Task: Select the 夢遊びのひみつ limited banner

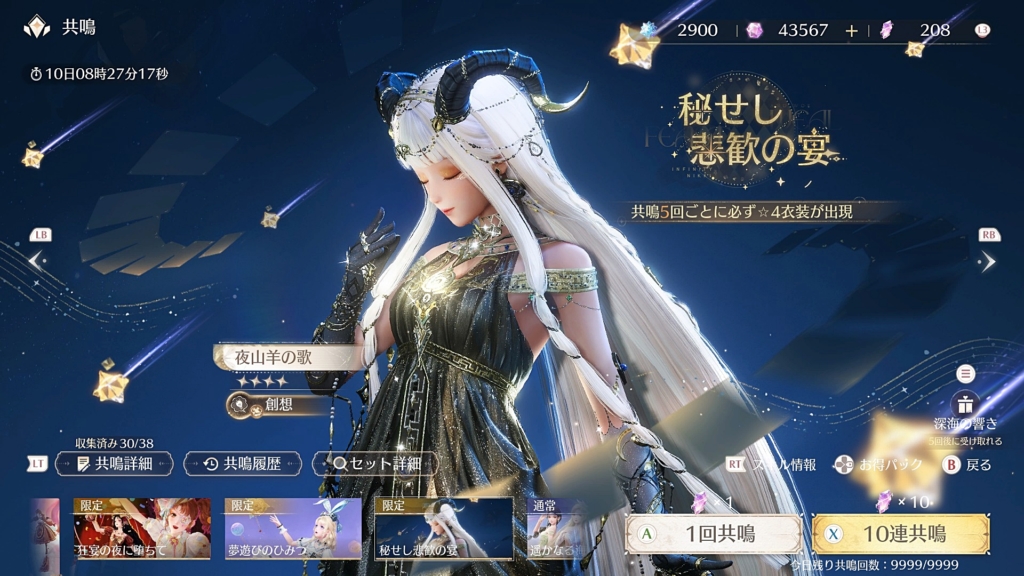Action: [x=293, y=528]
